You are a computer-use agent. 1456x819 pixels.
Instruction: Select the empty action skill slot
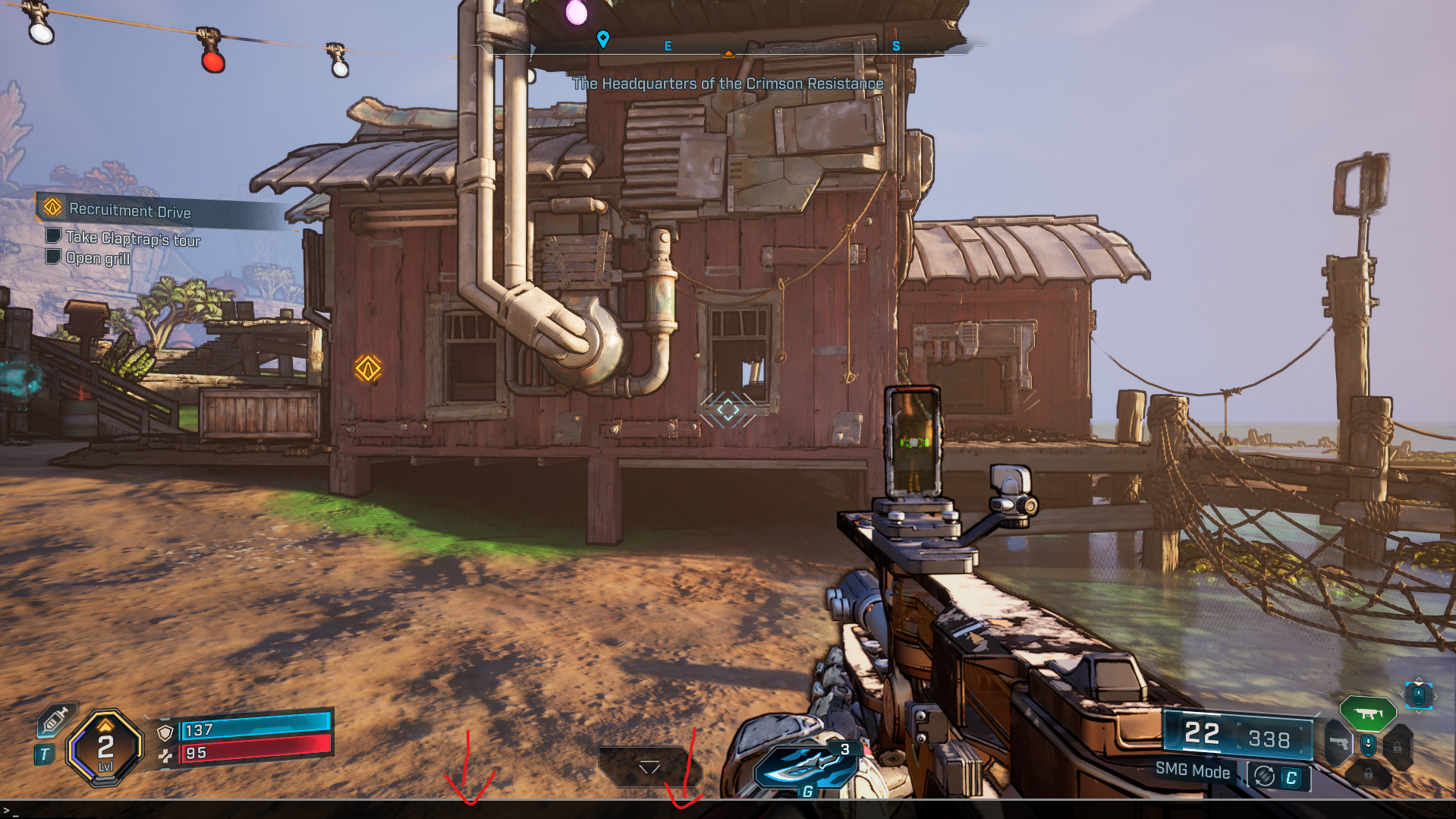click(649, 767)
